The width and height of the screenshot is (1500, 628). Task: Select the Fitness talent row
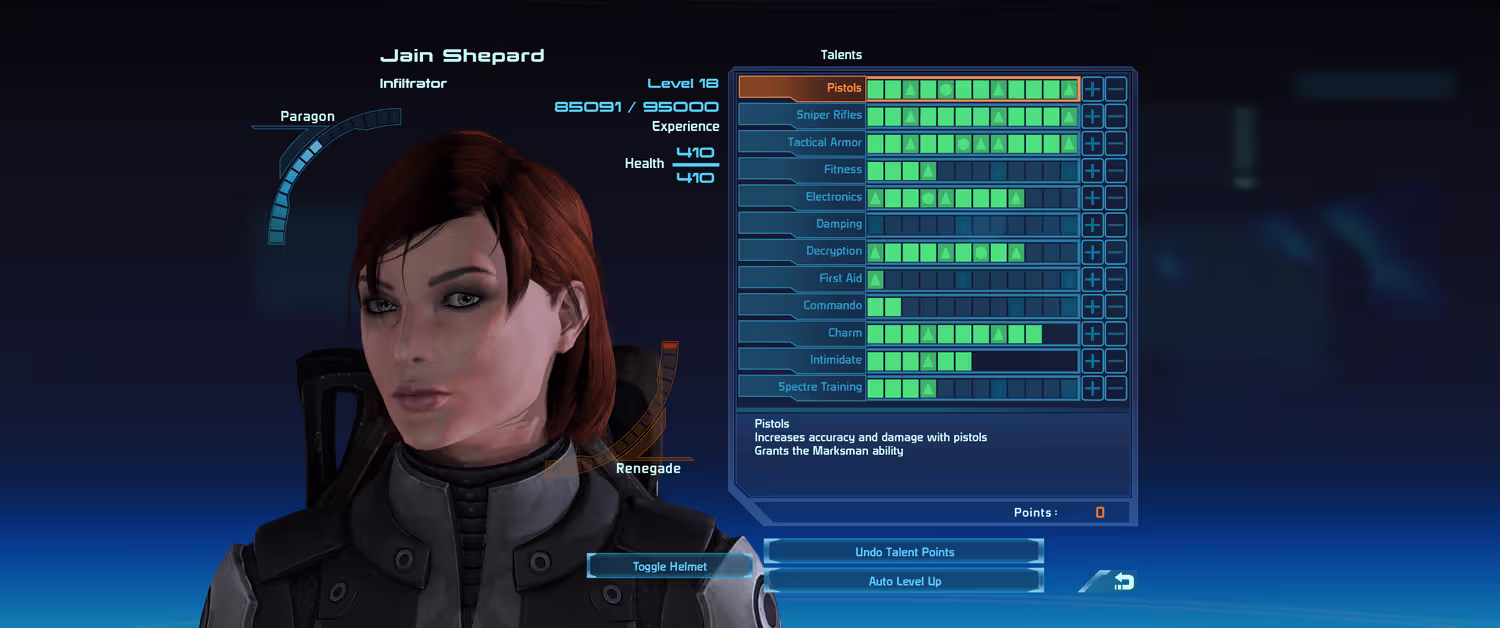click(x=801, y=170)
